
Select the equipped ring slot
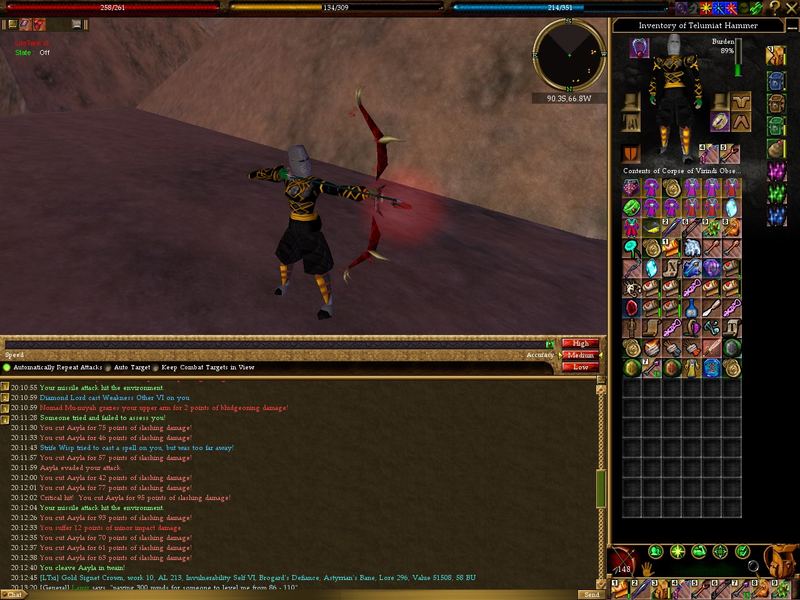click(719, 121)
